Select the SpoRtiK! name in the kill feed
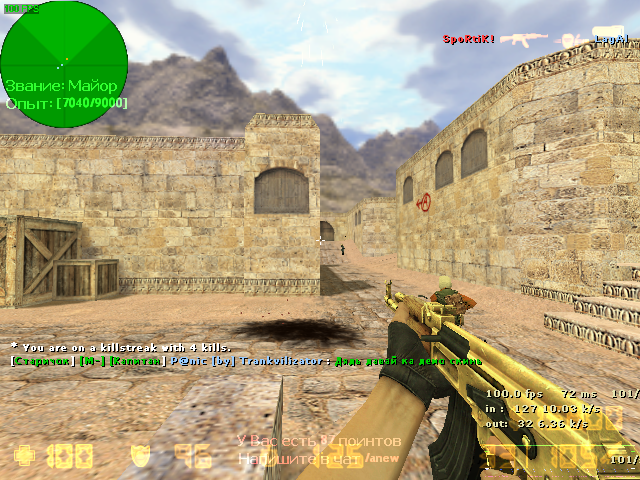 coord(469,40)
